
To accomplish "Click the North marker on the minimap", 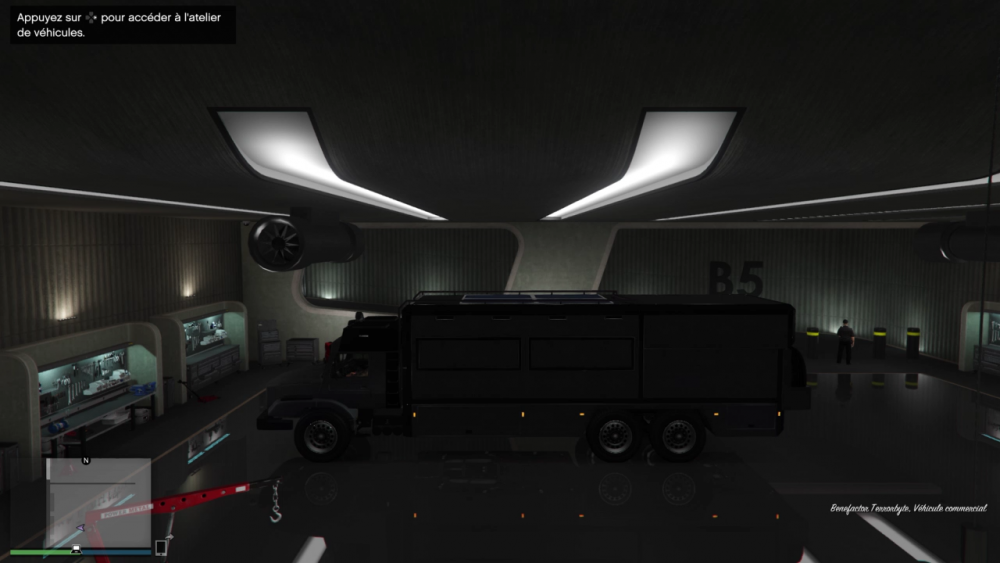I will tap(86, 461).
